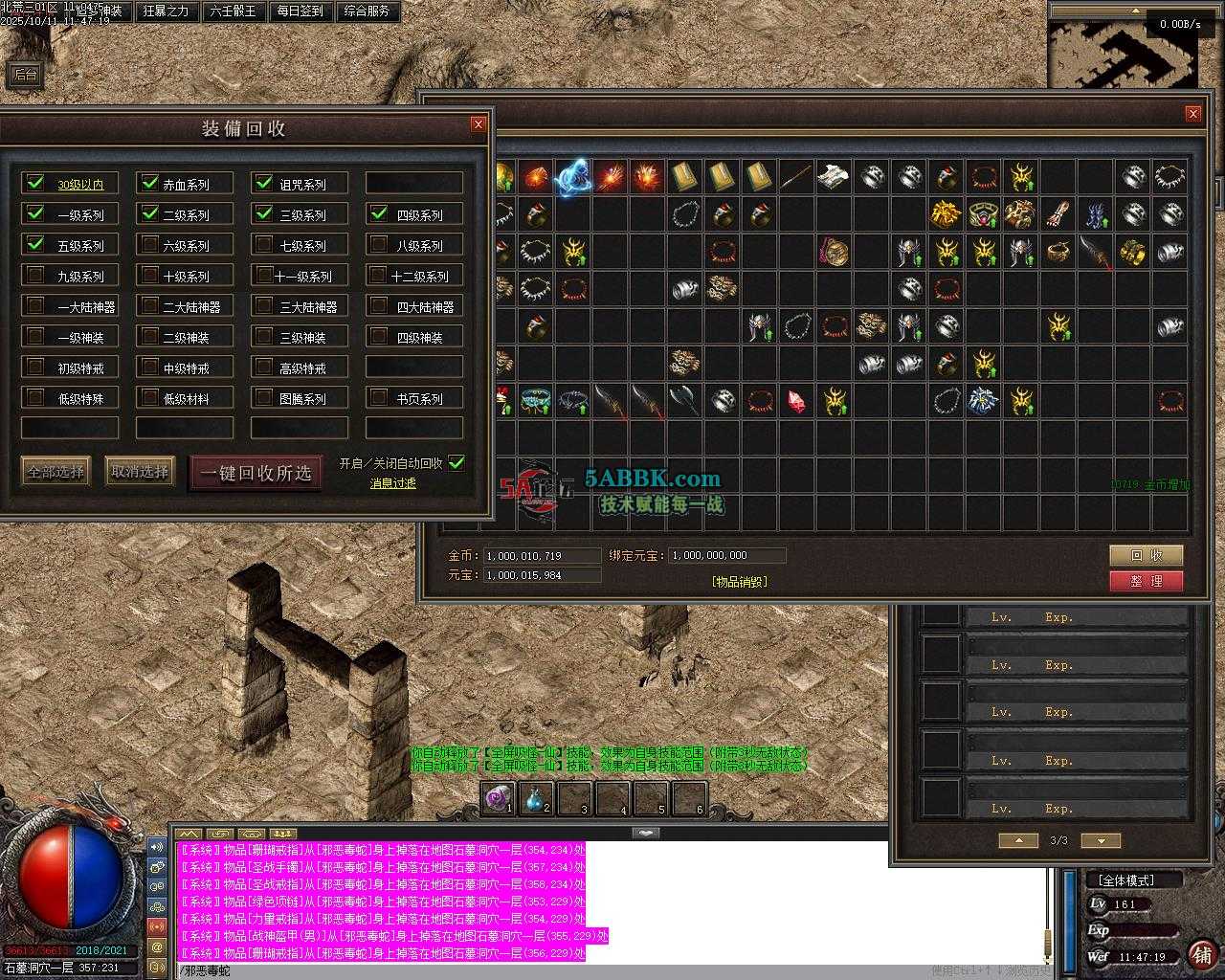Image resolution: width=1225 pixels, height=980 pixels.
Task: Enable the 低级材料 recycle option
Action: pyautogui.click(x=150, y=397)
